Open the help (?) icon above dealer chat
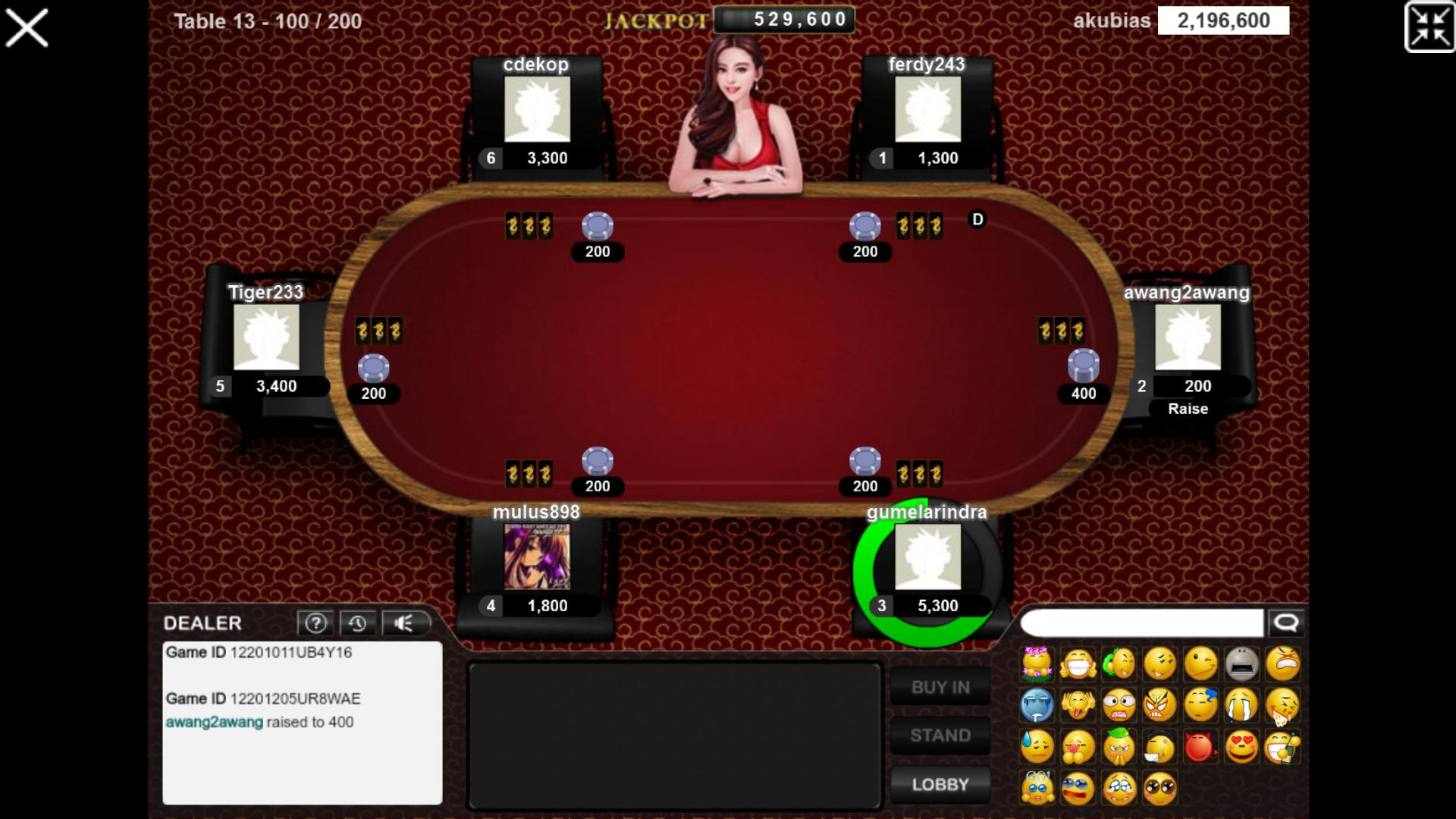The width and height of the screenshot is (1456, 819). (316, 623)
